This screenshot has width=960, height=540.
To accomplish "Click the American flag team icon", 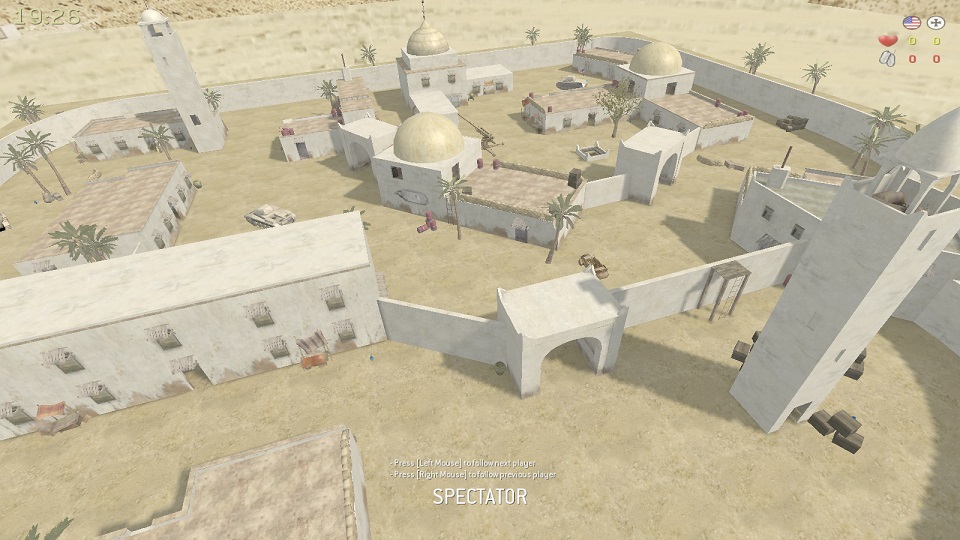I will [x=911, y=22].
